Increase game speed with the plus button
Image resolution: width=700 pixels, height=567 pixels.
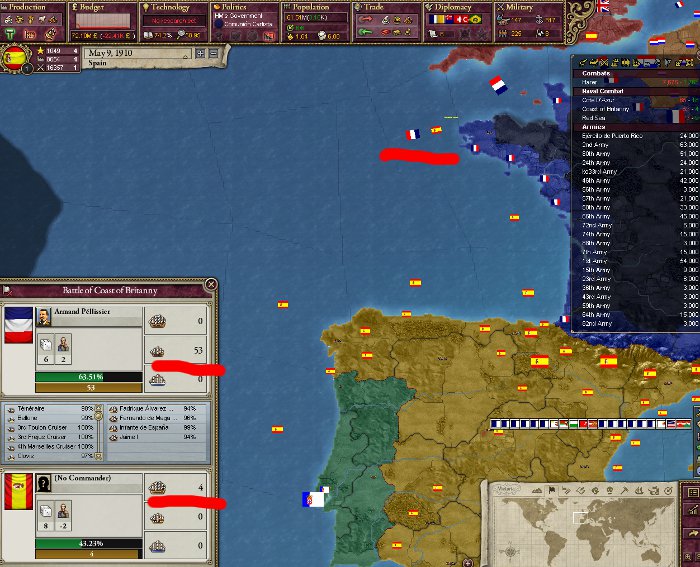coord(200,53)
